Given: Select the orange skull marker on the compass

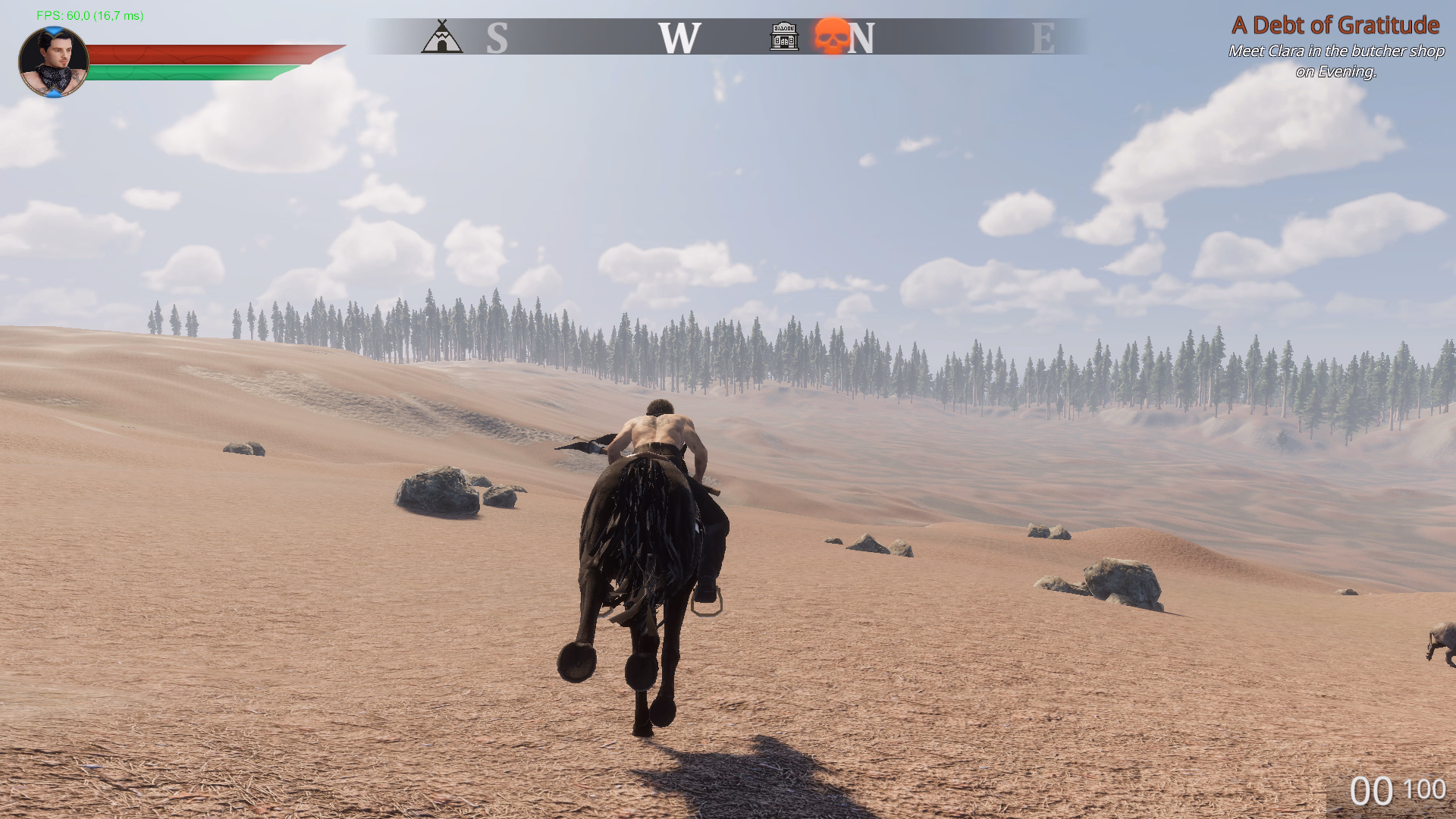Looking at the screenshot, I should (831, 36).
